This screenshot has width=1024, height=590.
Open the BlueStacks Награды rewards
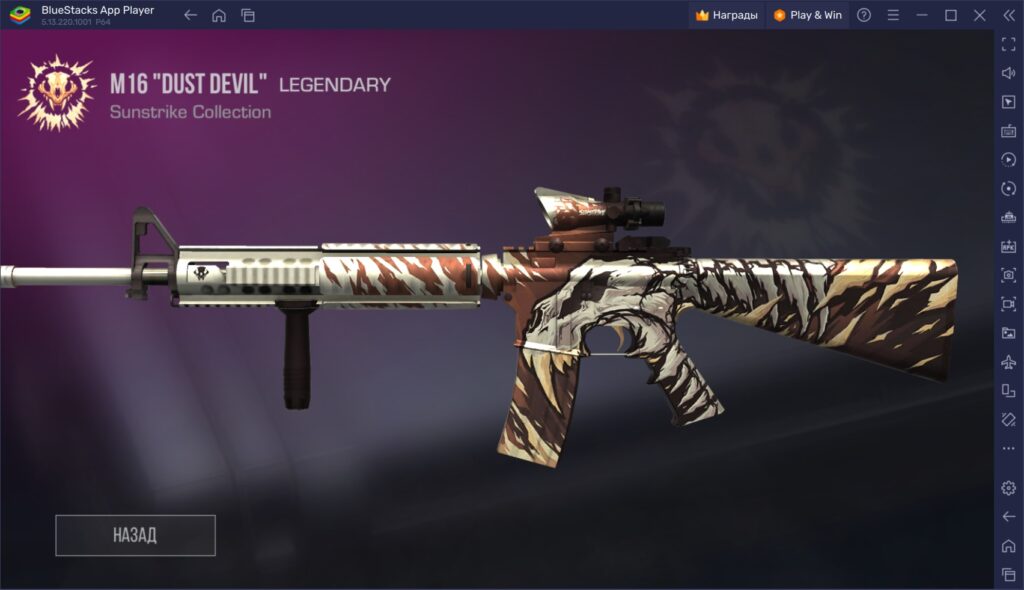point(727,15)
